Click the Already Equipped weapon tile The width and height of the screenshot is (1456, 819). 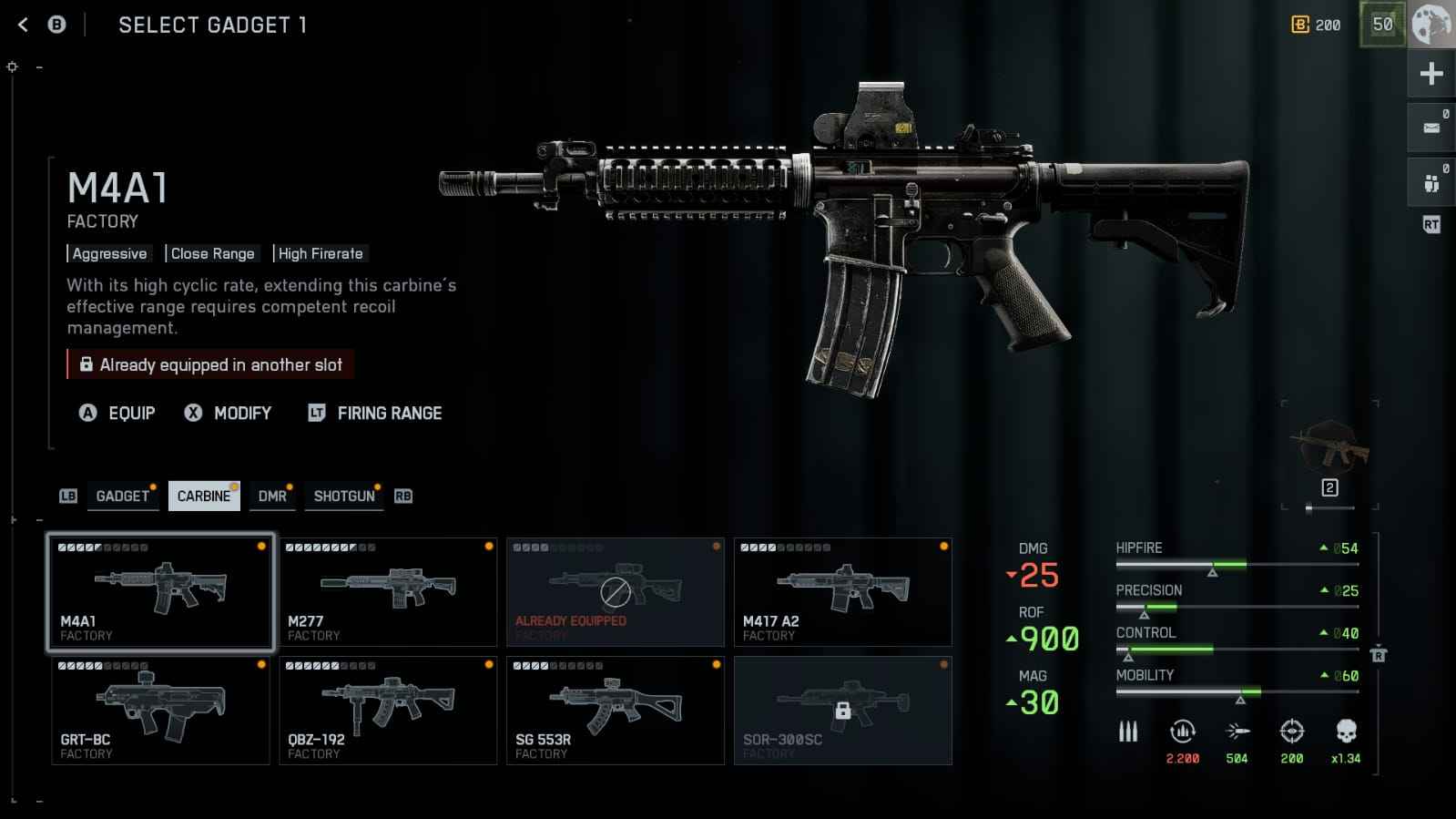tap(616, 592)
